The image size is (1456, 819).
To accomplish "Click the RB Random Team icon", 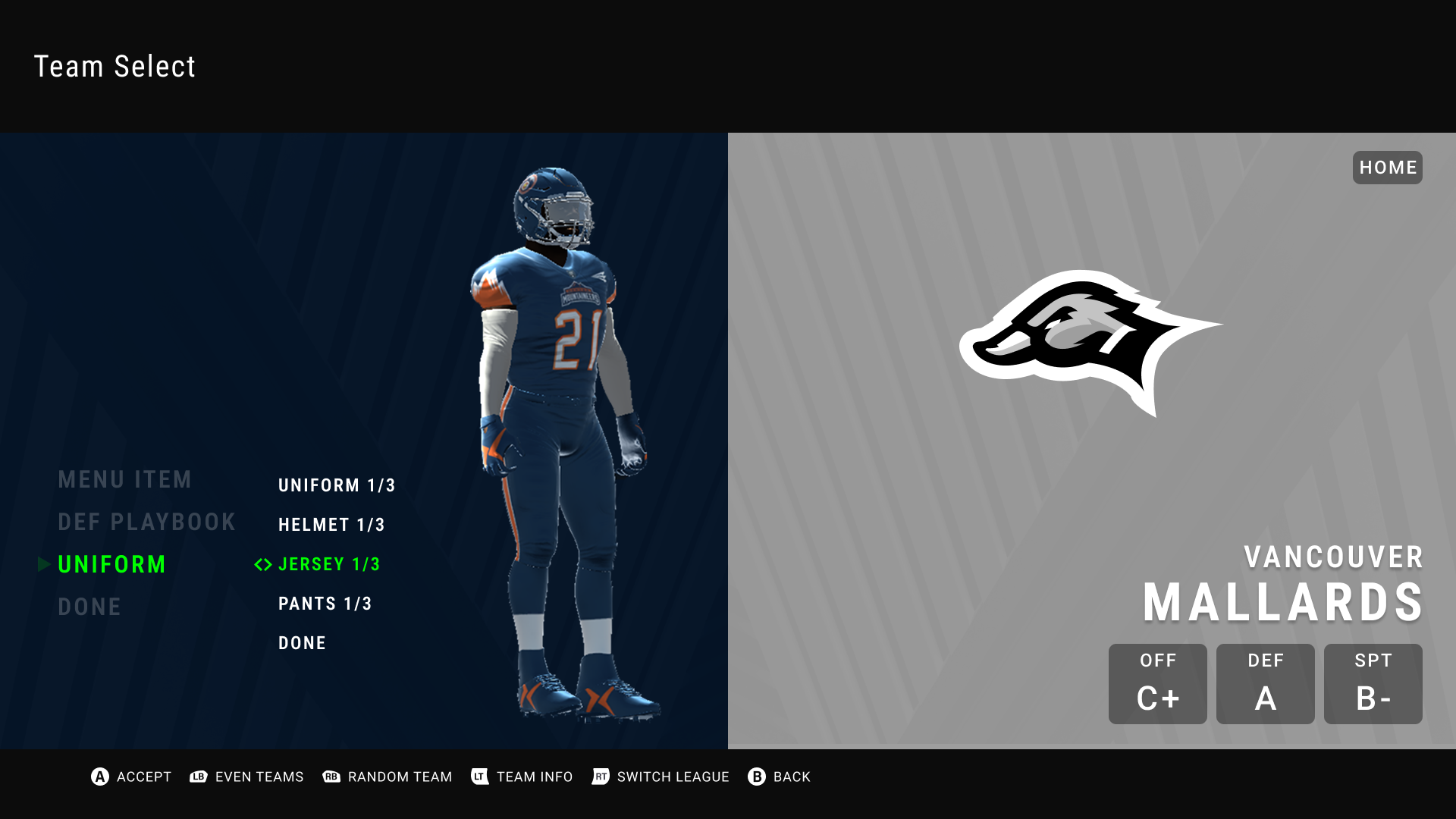I will (x=331, y=777).
